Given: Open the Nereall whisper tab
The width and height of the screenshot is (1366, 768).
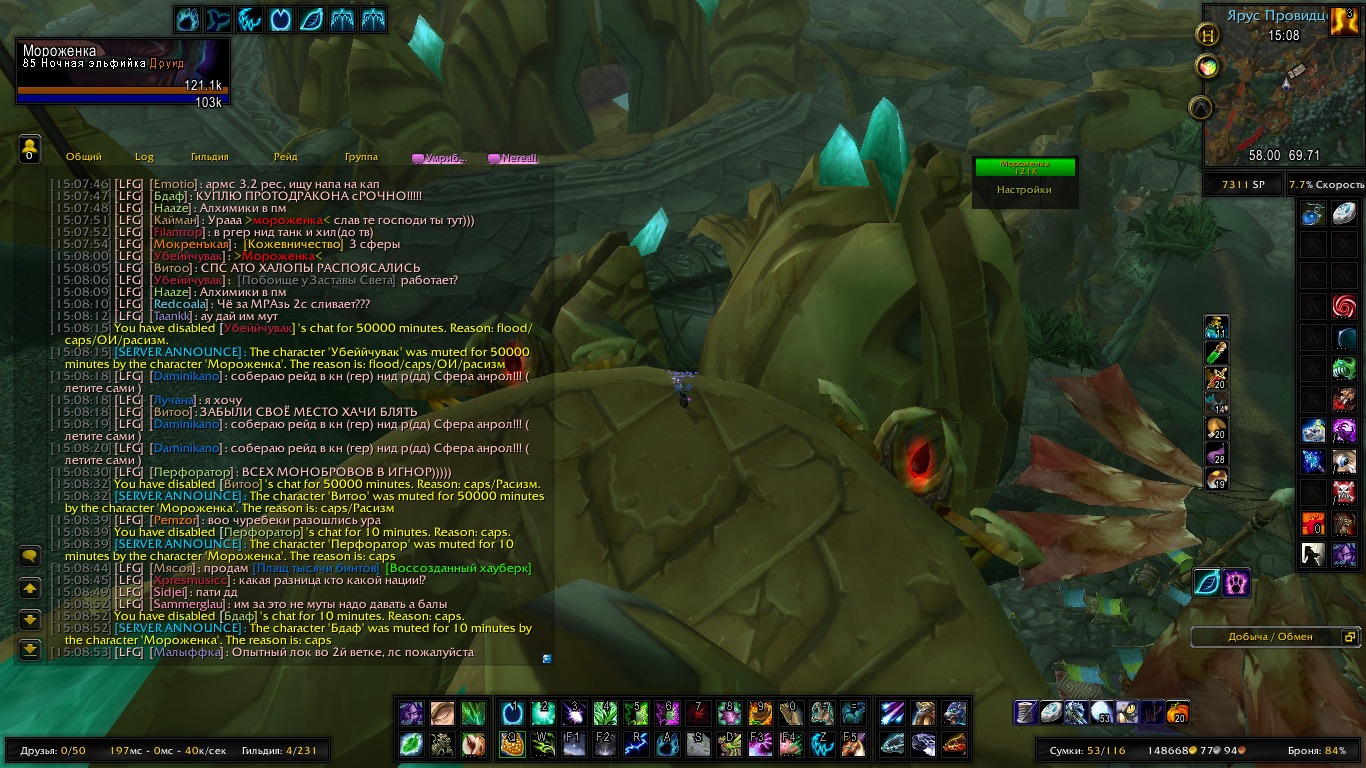Looking at the screenshot, I should point(513,158).
